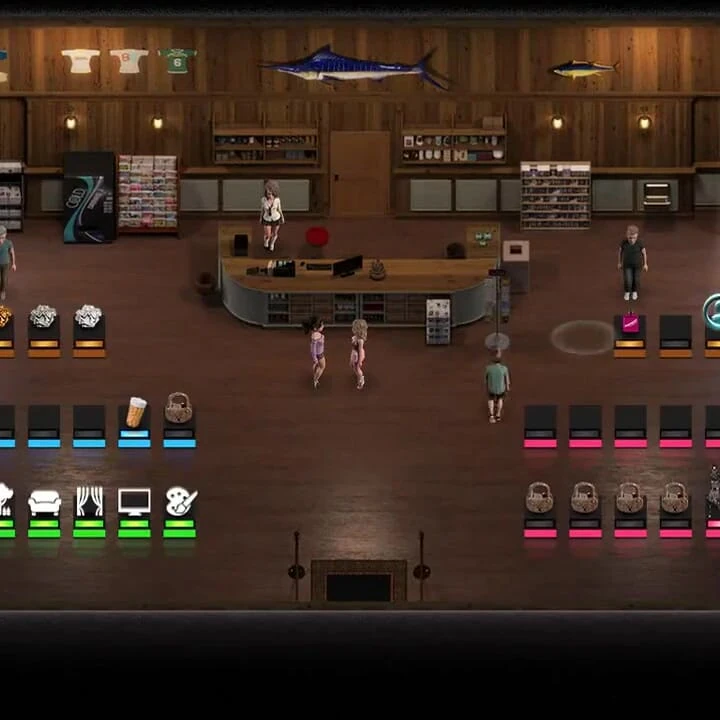Choose the curtains icon on the green pedestal
Screen dimensions: 720x720
[x=89, y=501]
